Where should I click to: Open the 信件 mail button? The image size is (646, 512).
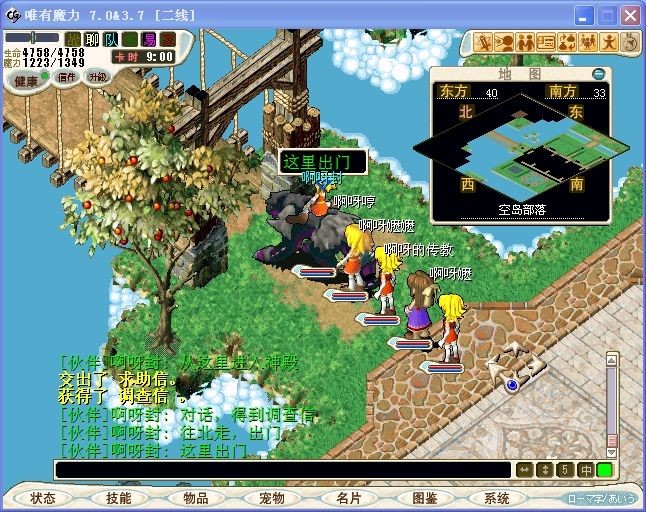pos(65,77)
